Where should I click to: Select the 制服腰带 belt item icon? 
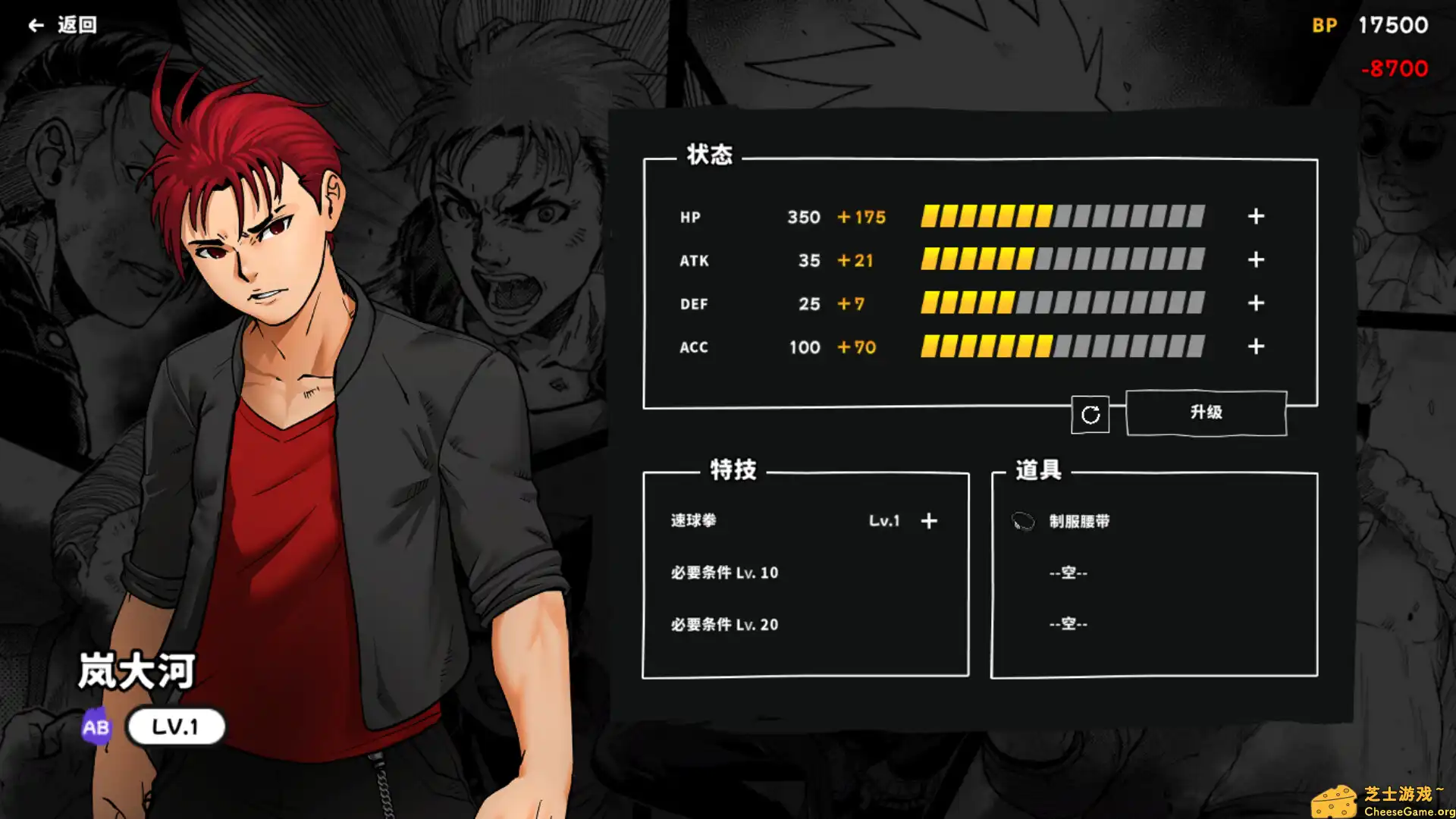1023,521
